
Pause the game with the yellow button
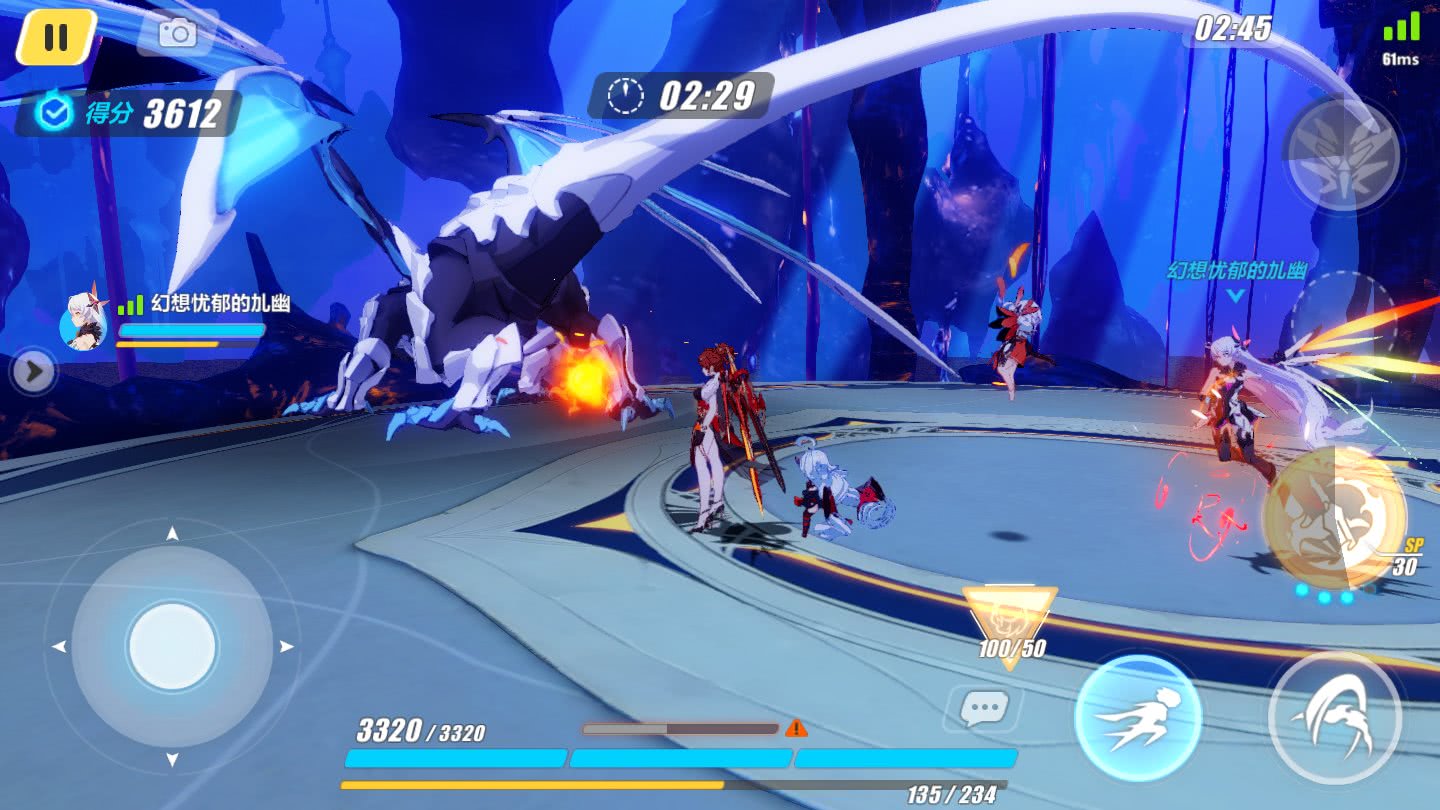56,37
